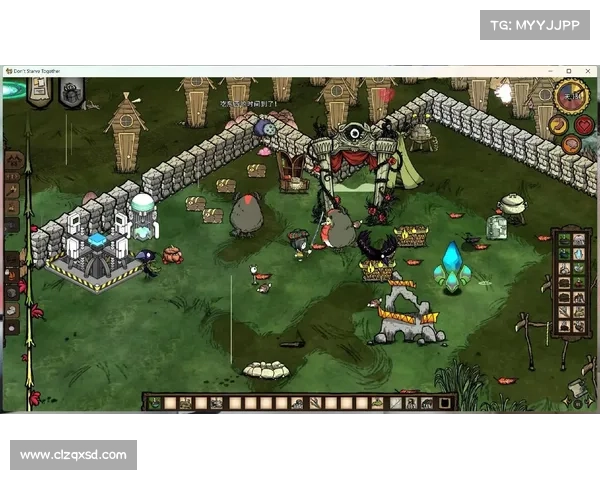Screen dimensions: 600x480
Task: Click the skin scroll banner icon
Action: pos(39,92)
